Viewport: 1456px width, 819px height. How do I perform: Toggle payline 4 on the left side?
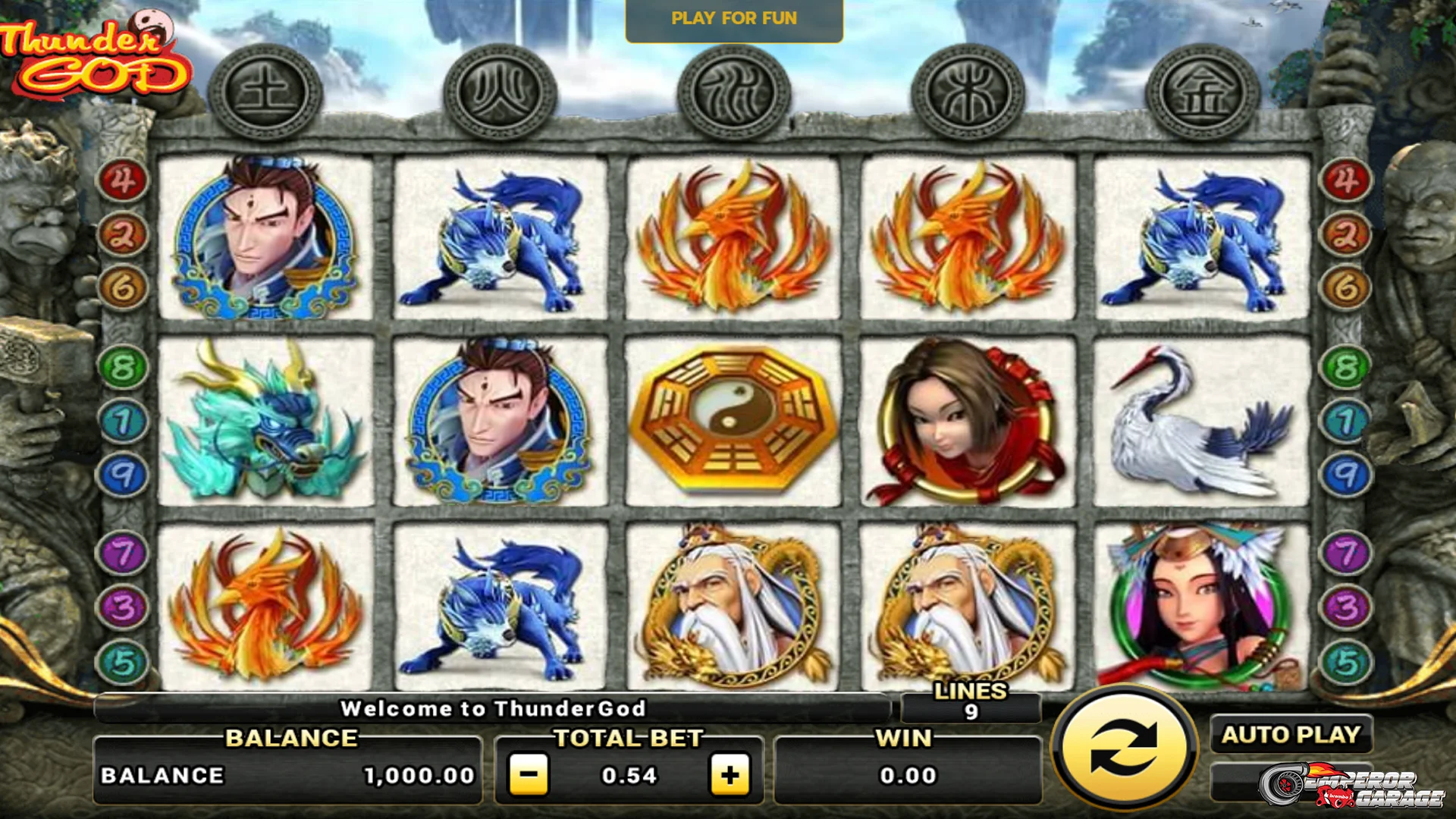click(123, 181)
